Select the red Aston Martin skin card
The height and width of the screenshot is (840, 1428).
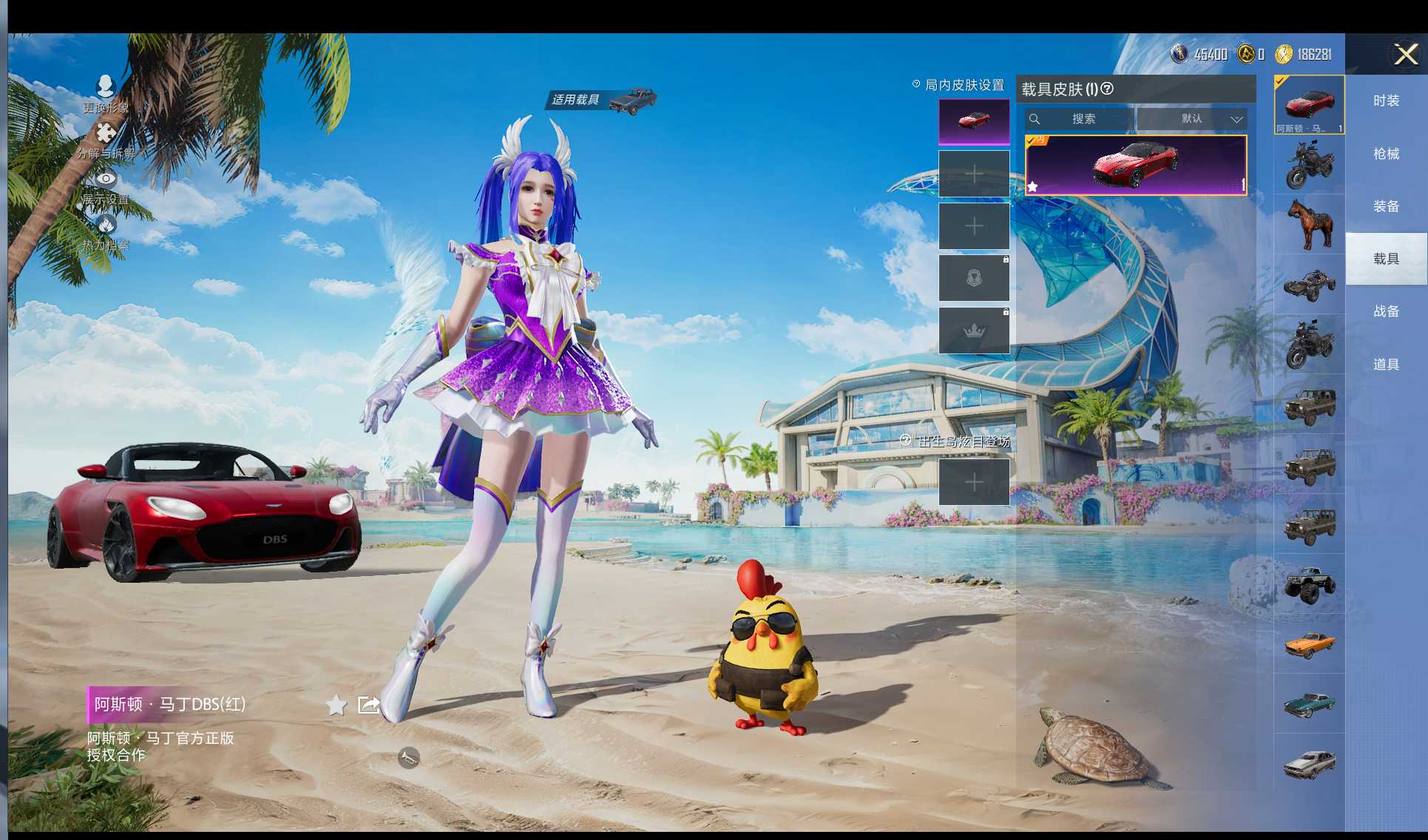click(1135, 165)
